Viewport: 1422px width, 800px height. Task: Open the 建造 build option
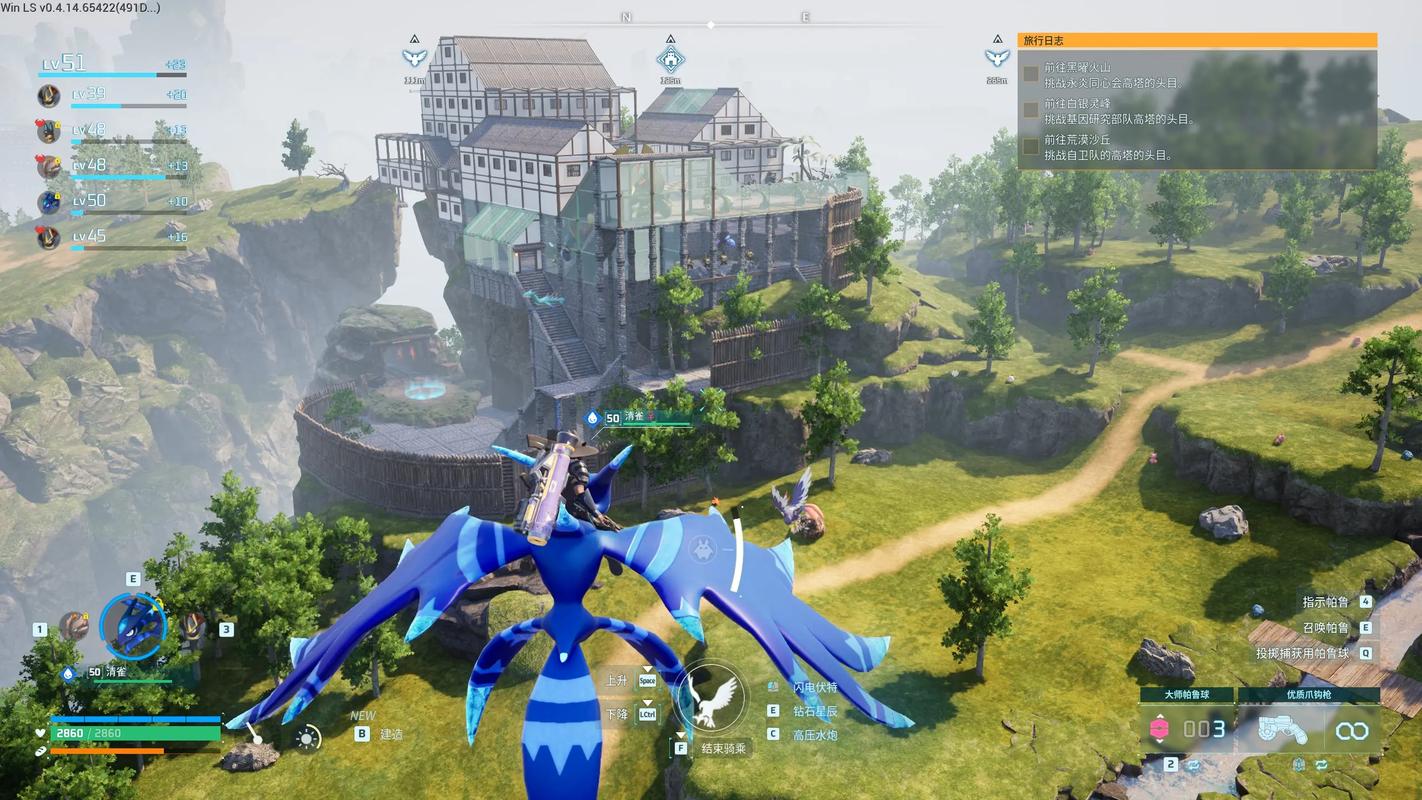coord(391,734)
